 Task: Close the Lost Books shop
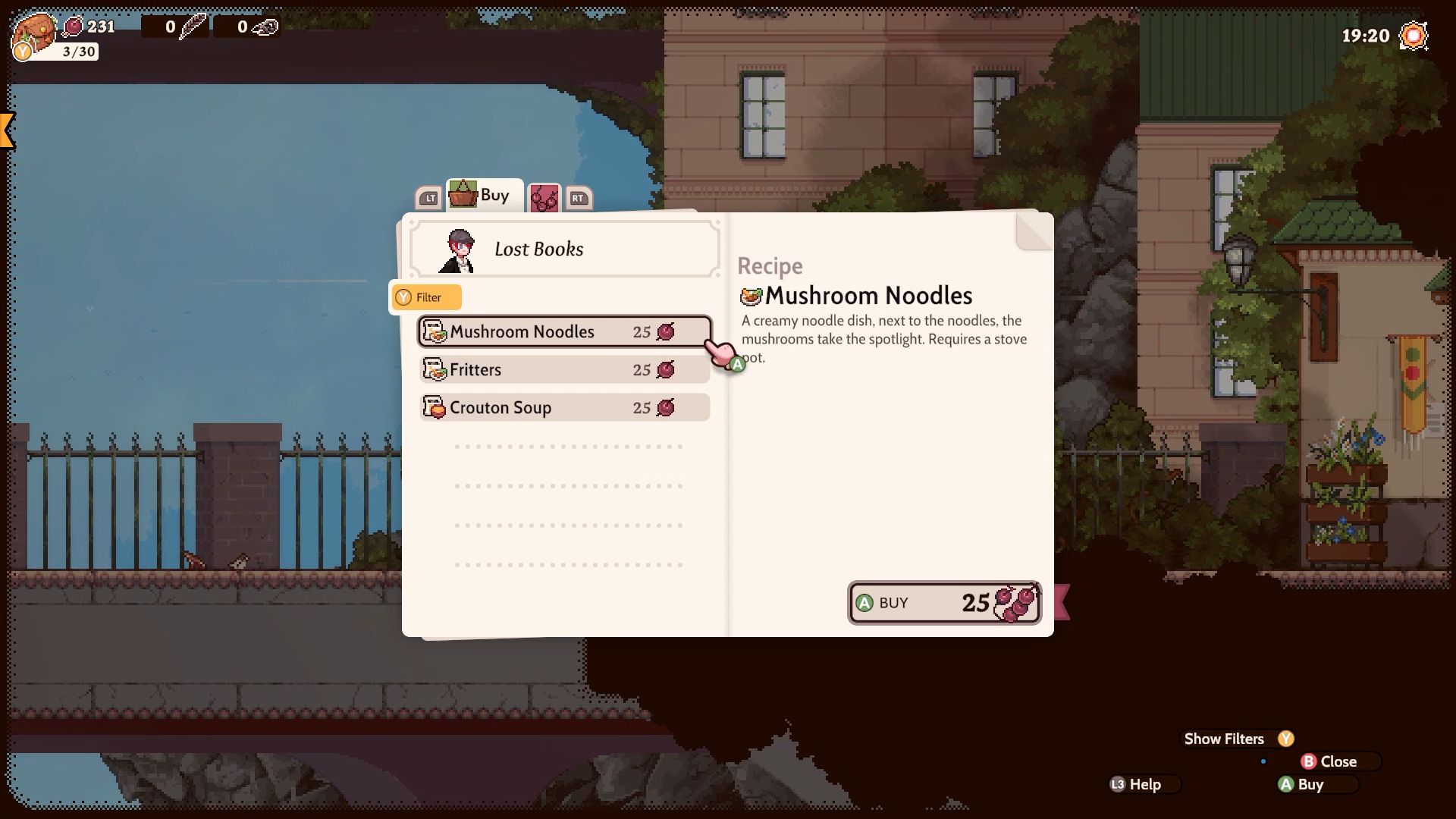tap(1339, 761)
